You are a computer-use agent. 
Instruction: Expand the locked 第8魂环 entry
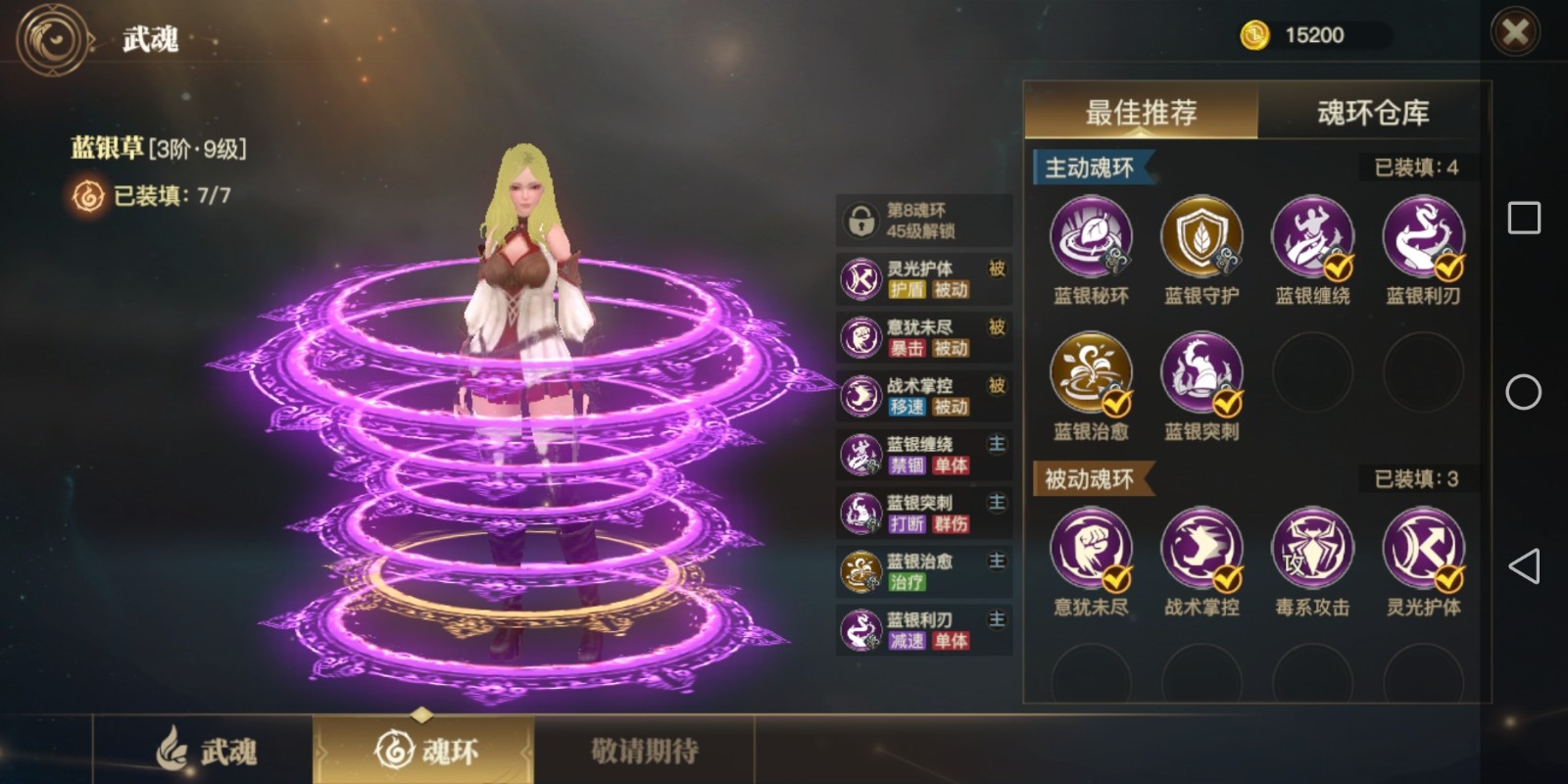tap(921, 220)
